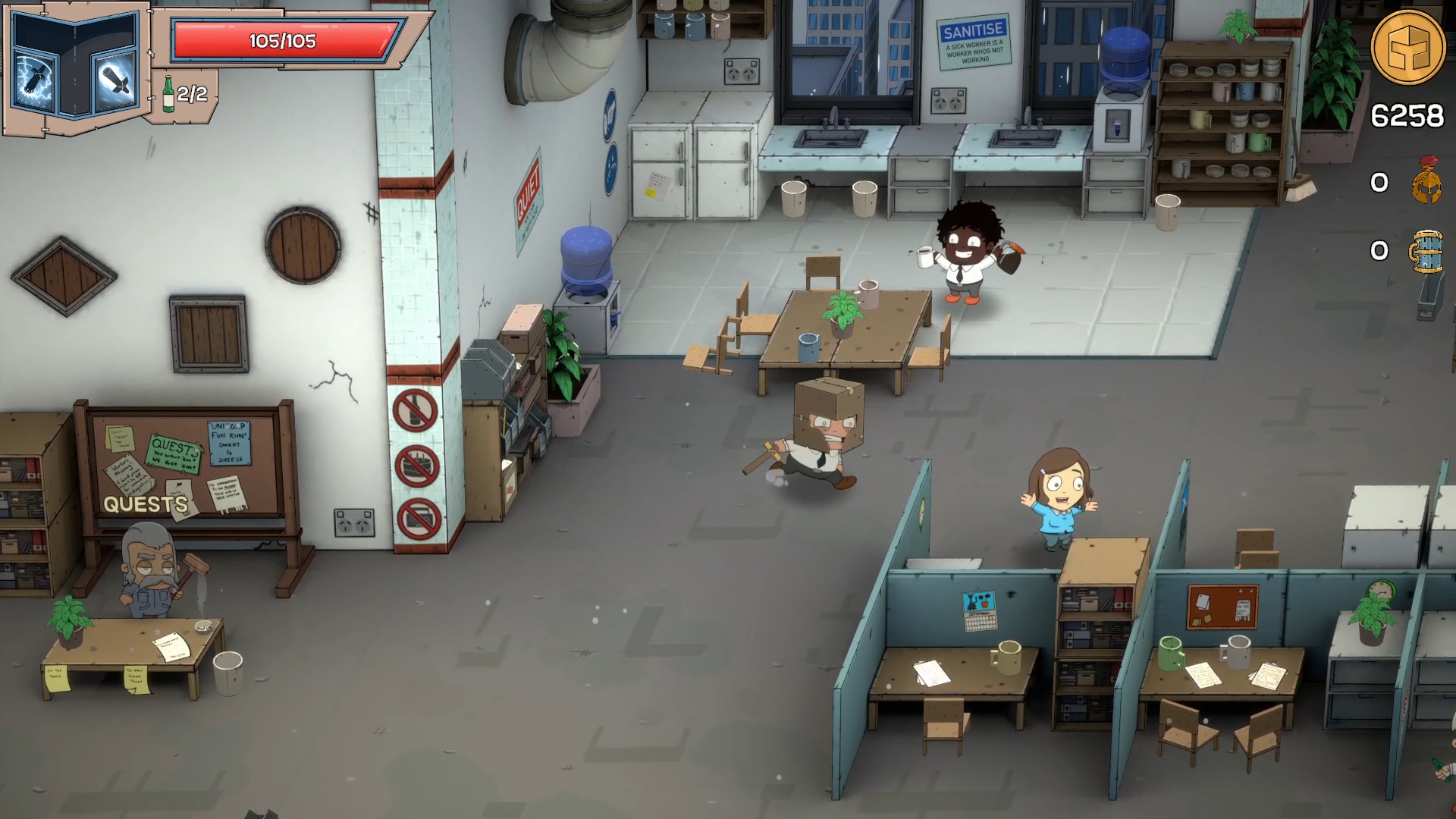Click the no-cake prohibition sign
The image size is (1456, 819).
point(417,464)
